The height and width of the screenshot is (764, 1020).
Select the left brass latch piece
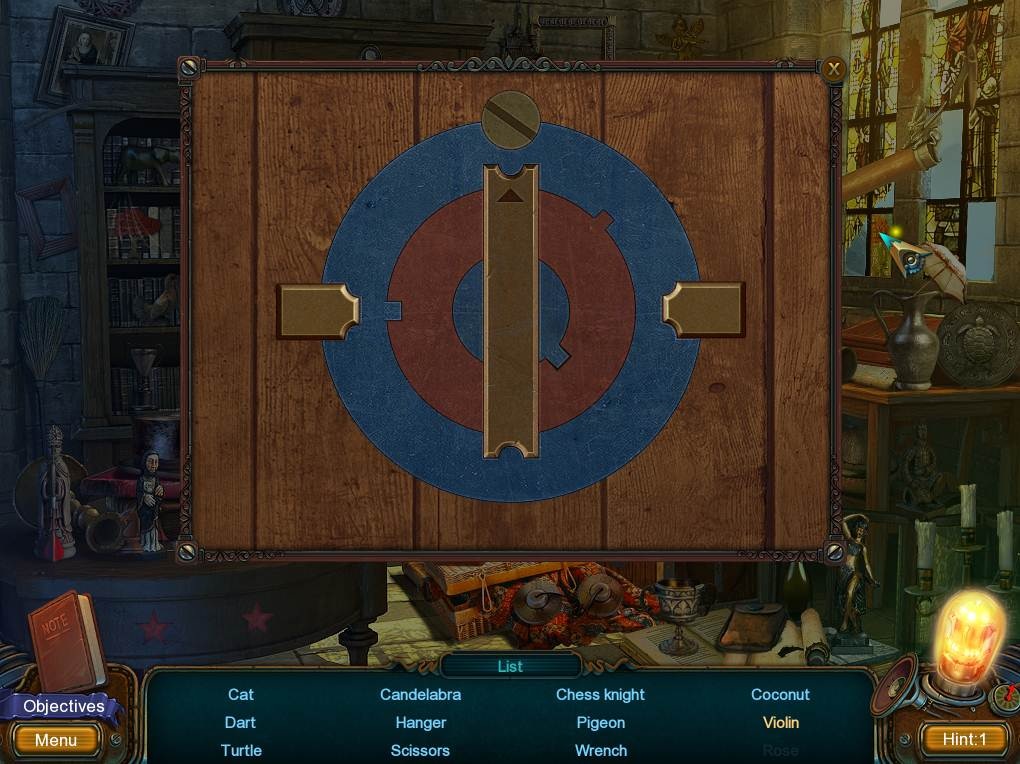(x=317, y=311)
